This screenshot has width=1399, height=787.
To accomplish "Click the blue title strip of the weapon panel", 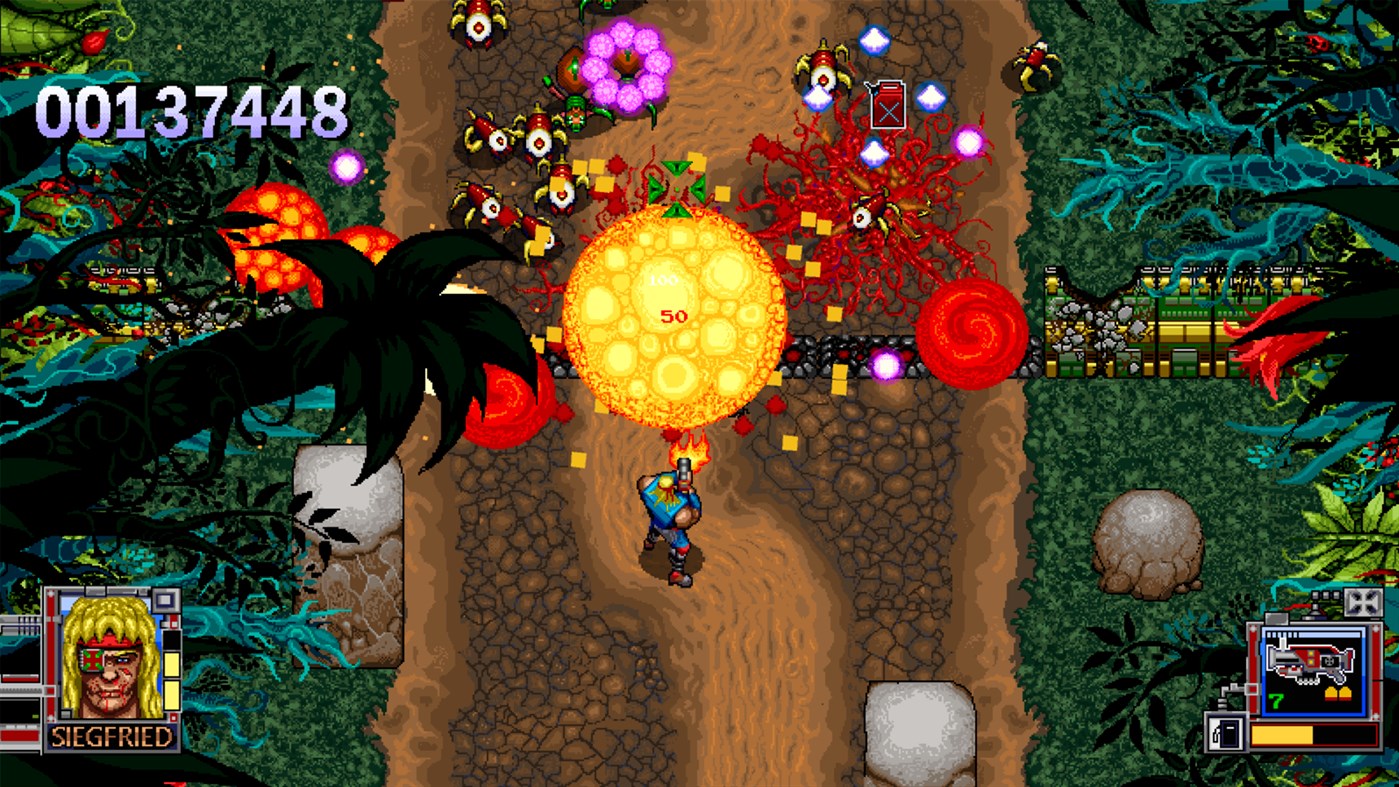I will click(x=1314, y=634).
